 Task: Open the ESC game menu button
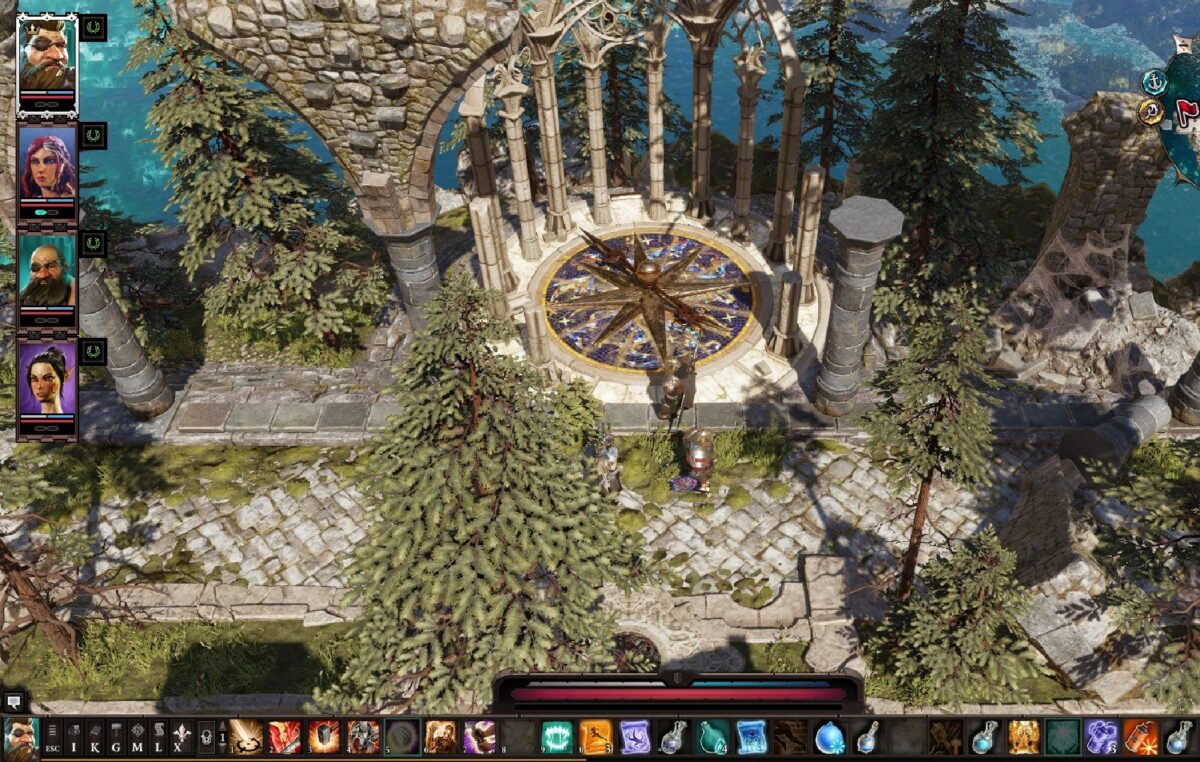coord(50,738)
